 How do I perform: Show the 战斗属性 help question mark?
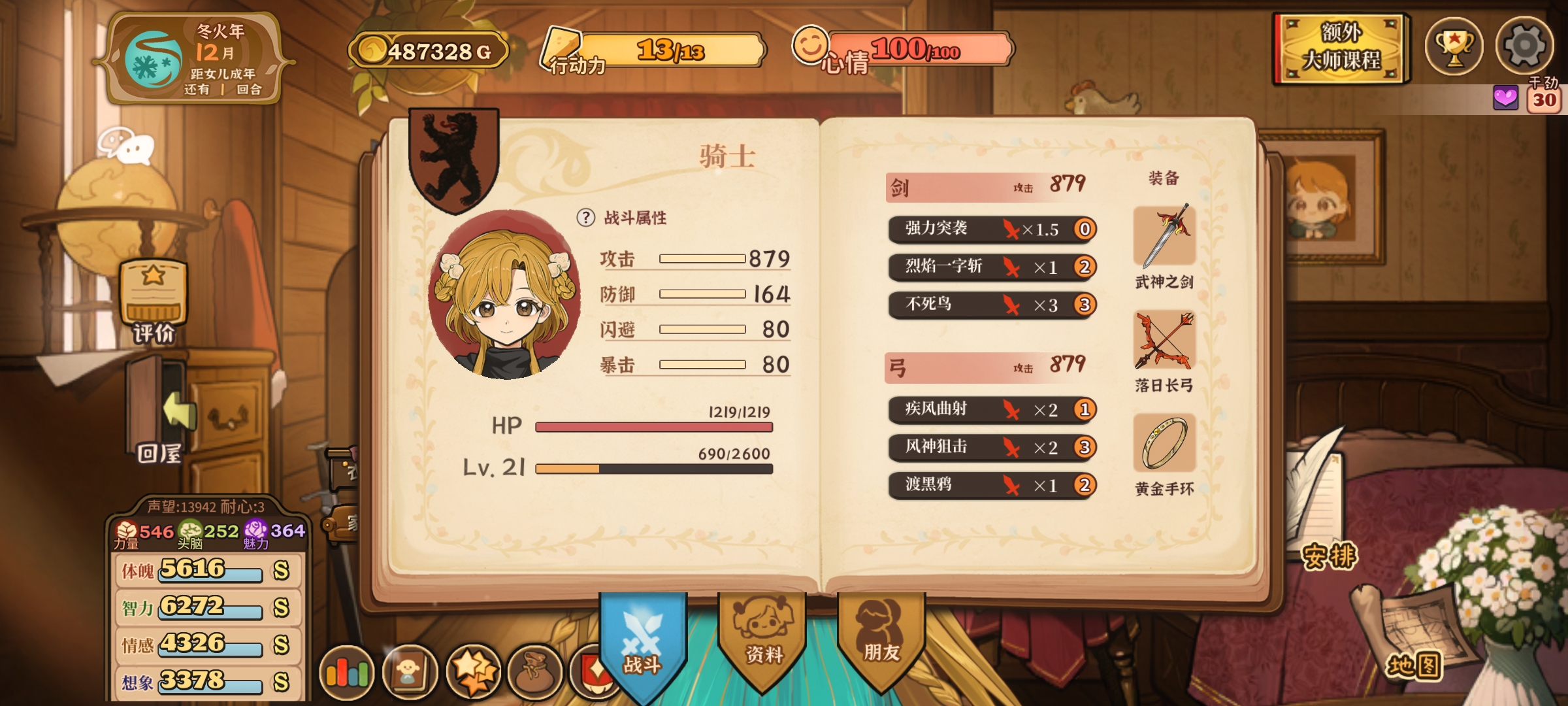pos(585,218)
